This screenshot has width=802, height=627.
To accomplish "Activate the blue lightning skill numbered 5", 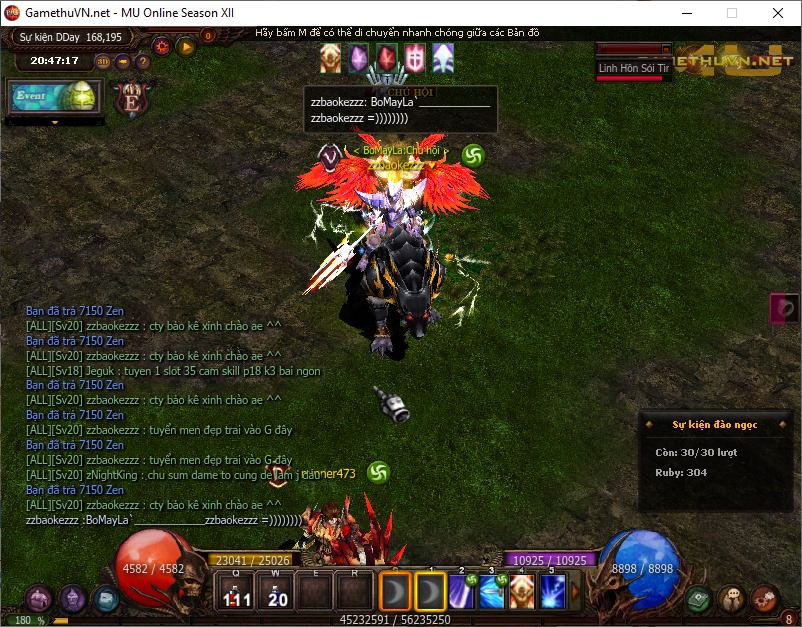I will point(552,592).
